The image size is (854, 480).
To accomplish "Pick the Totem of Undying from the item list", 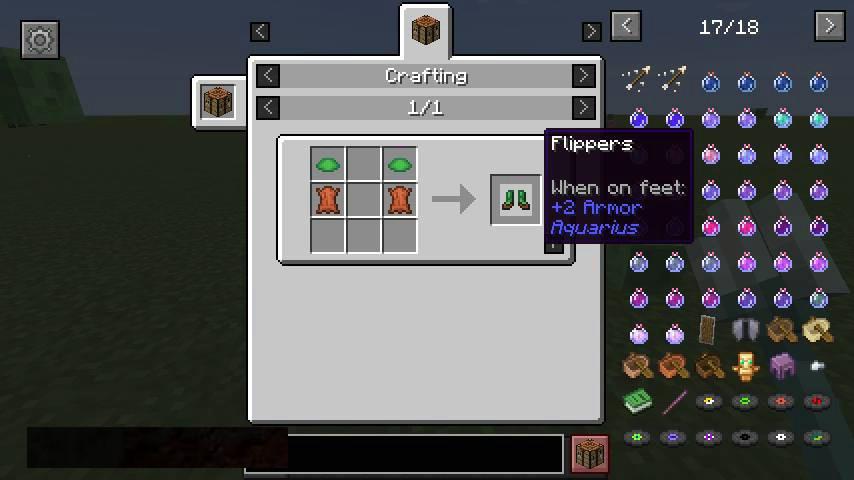I will (x=746, y=367).
